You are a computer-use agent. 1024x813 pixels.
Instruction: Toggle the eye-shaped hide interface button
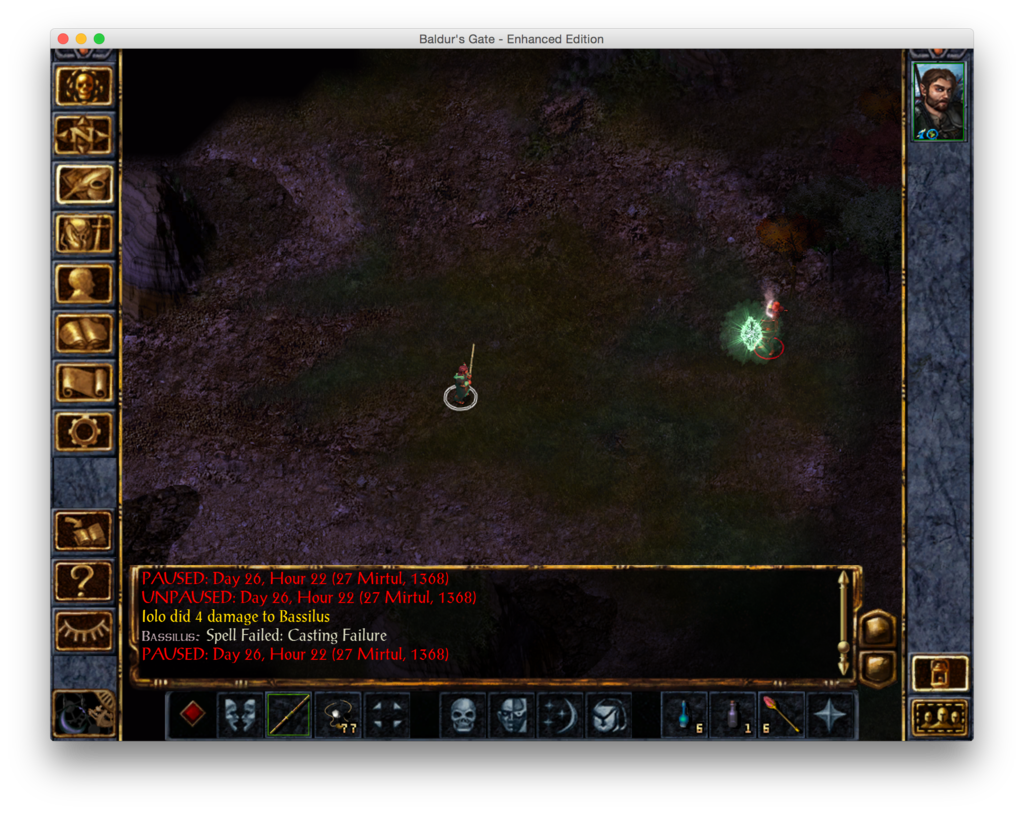coord(84,629)
